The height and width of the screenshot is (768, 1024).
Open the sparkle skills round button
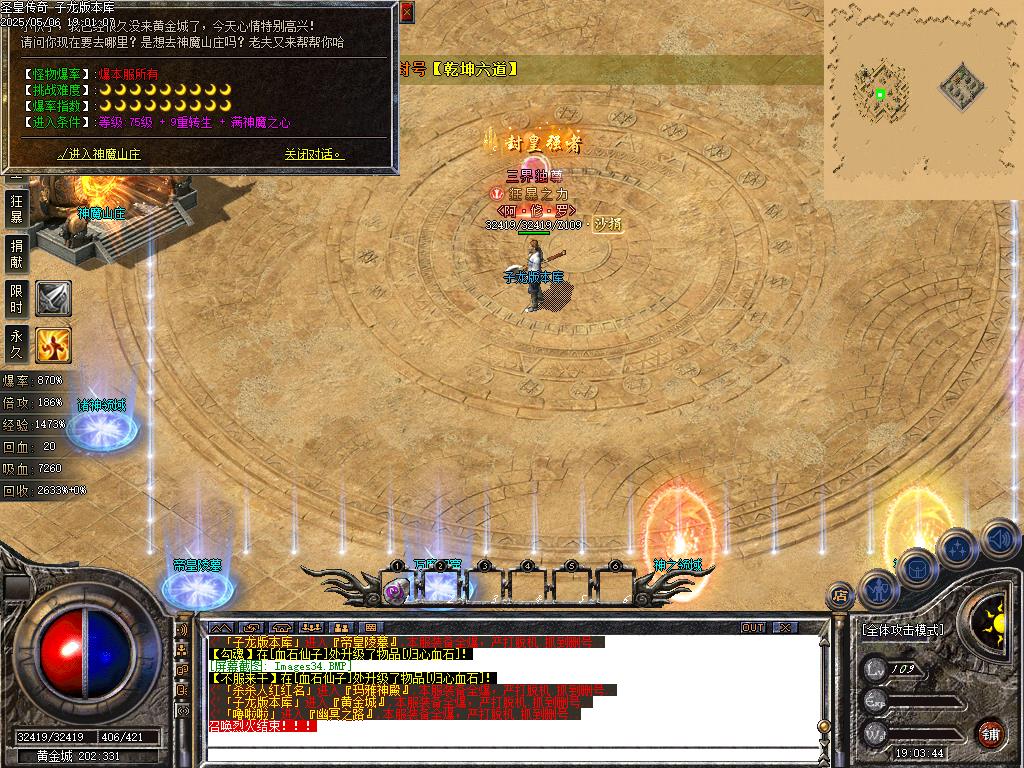[x=958, y=549]
